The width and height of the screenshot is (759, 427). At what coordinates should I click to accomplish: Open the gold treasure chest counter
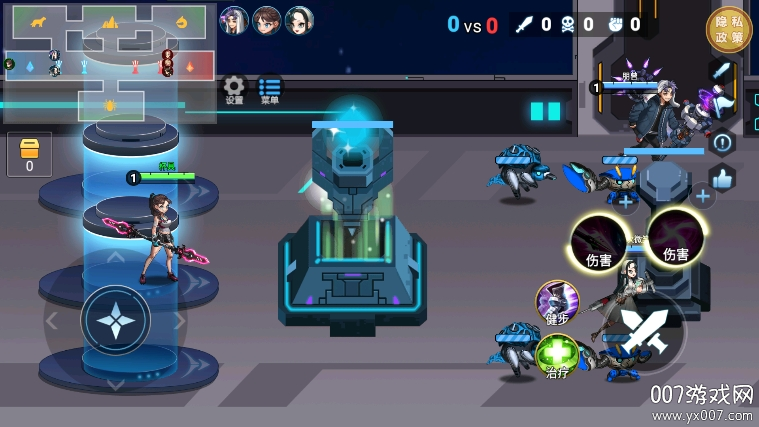(29, 153)
